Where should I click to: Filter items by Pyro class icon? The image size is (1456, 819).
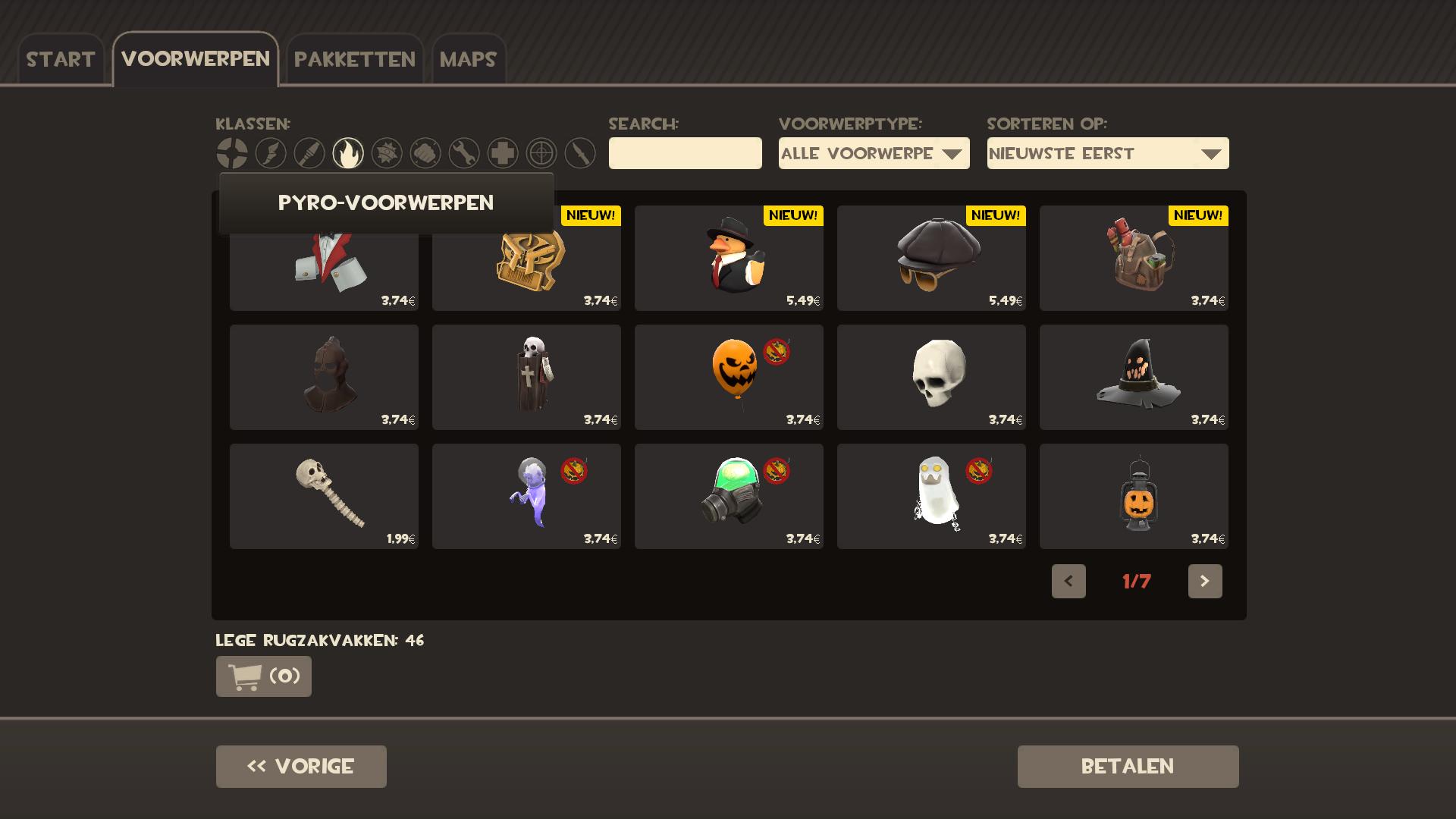pyautogui.click(x=348, y=153)
